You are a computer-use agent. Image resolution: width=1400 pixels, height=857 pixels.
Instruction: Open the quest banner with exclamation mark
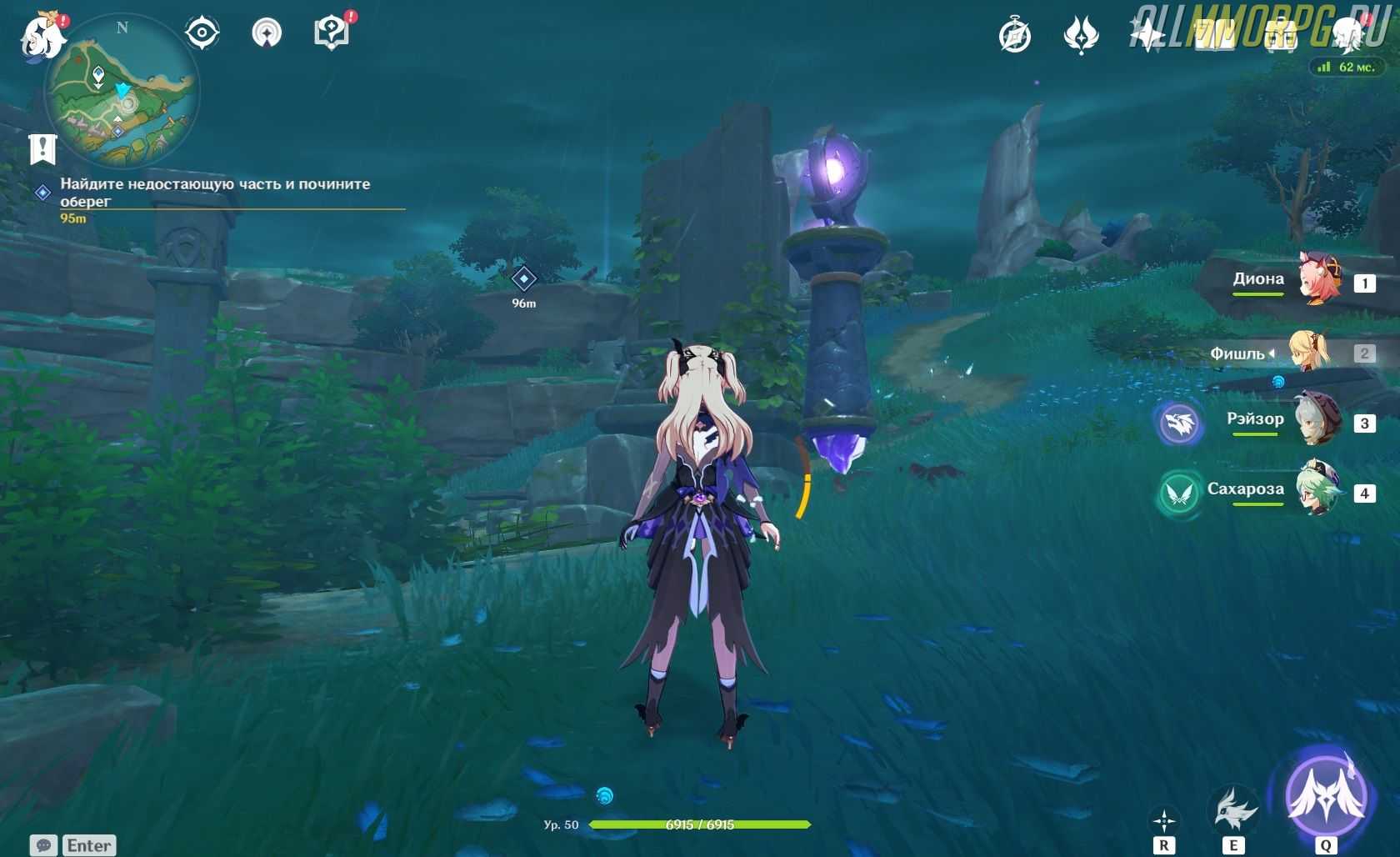pos(42,149)
